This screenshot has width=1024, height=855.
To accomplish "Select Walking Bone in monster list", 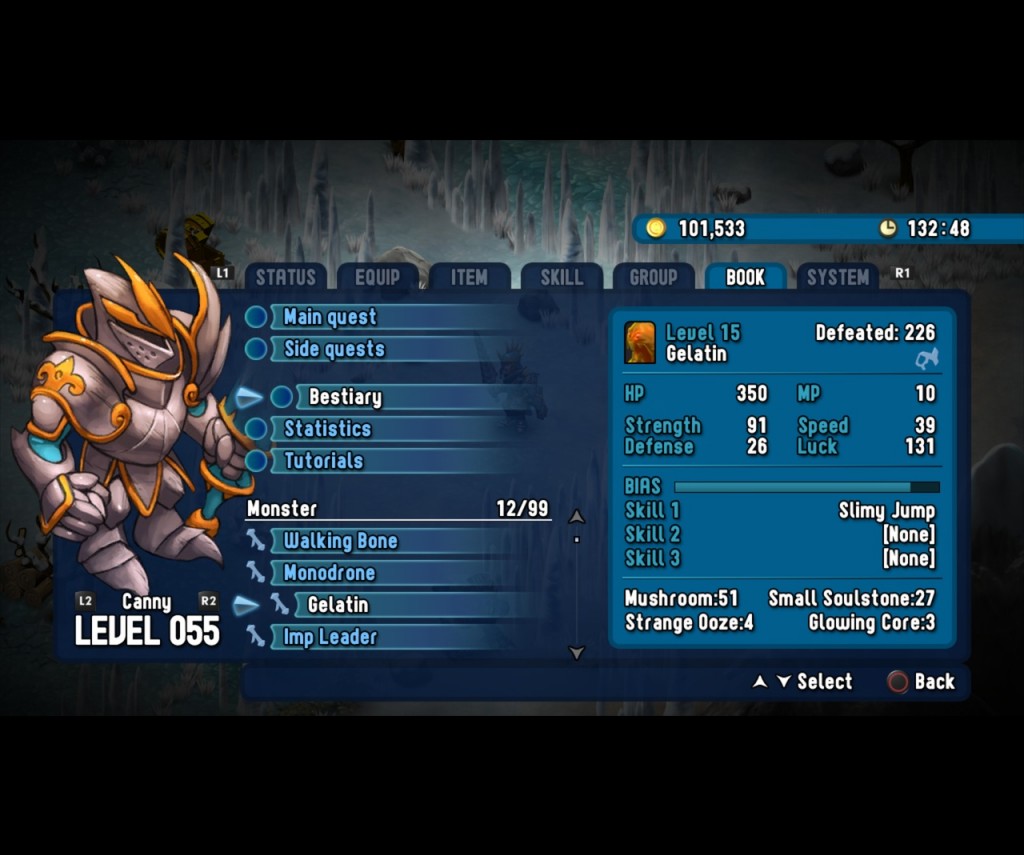I will (x=340, y=541).
